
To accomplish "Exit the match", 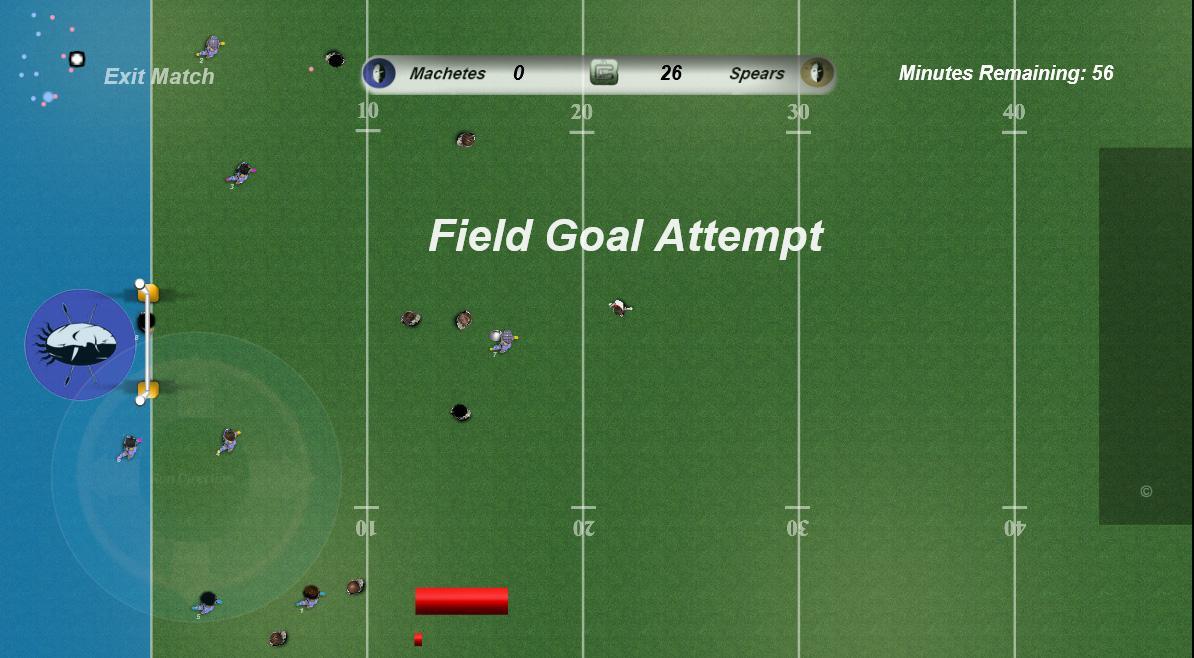I will tap(159, 76).
